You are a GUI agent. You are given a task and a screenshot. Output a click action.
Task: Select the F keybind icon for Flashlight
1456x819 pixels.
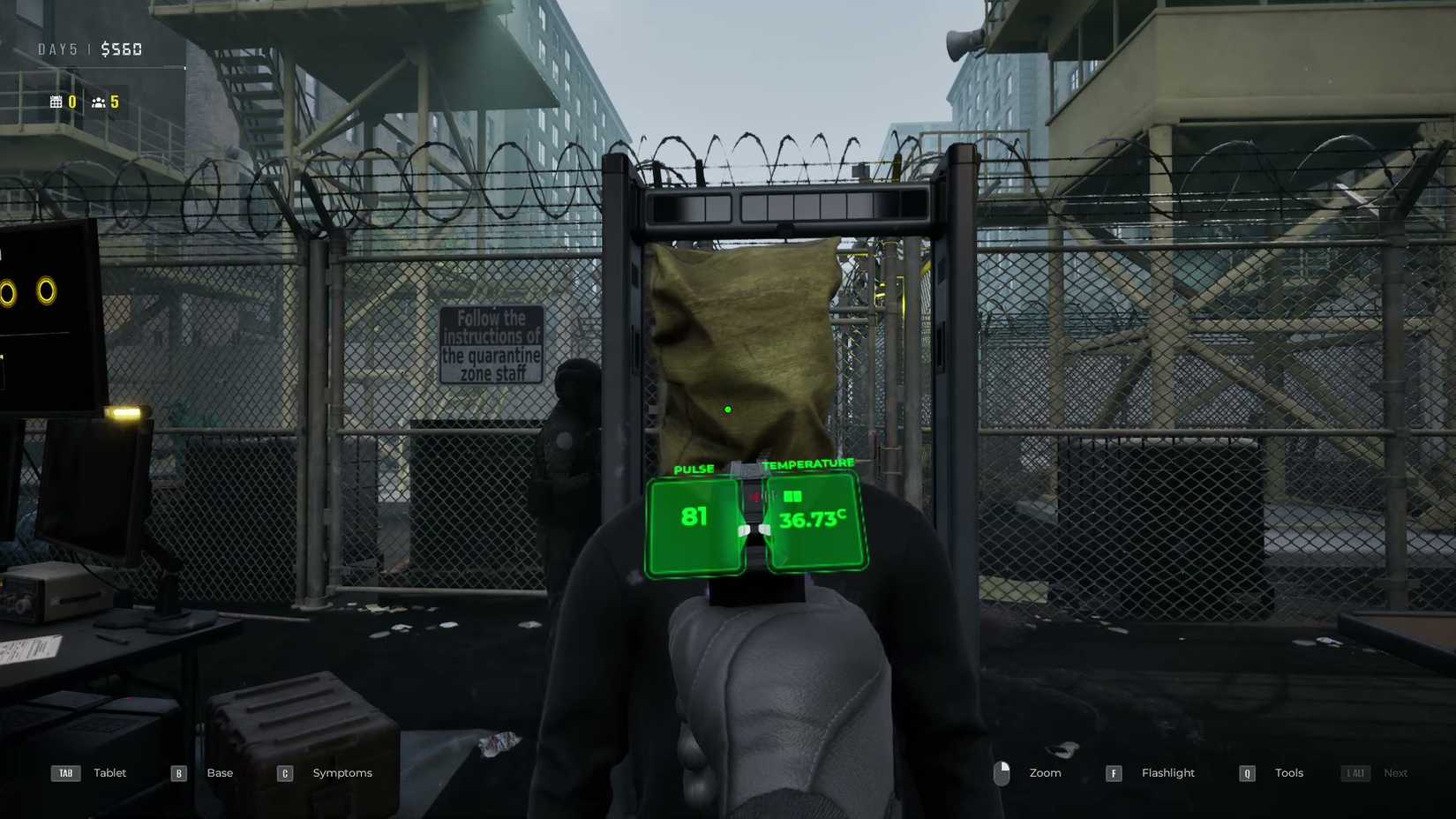pos(1113,772)
